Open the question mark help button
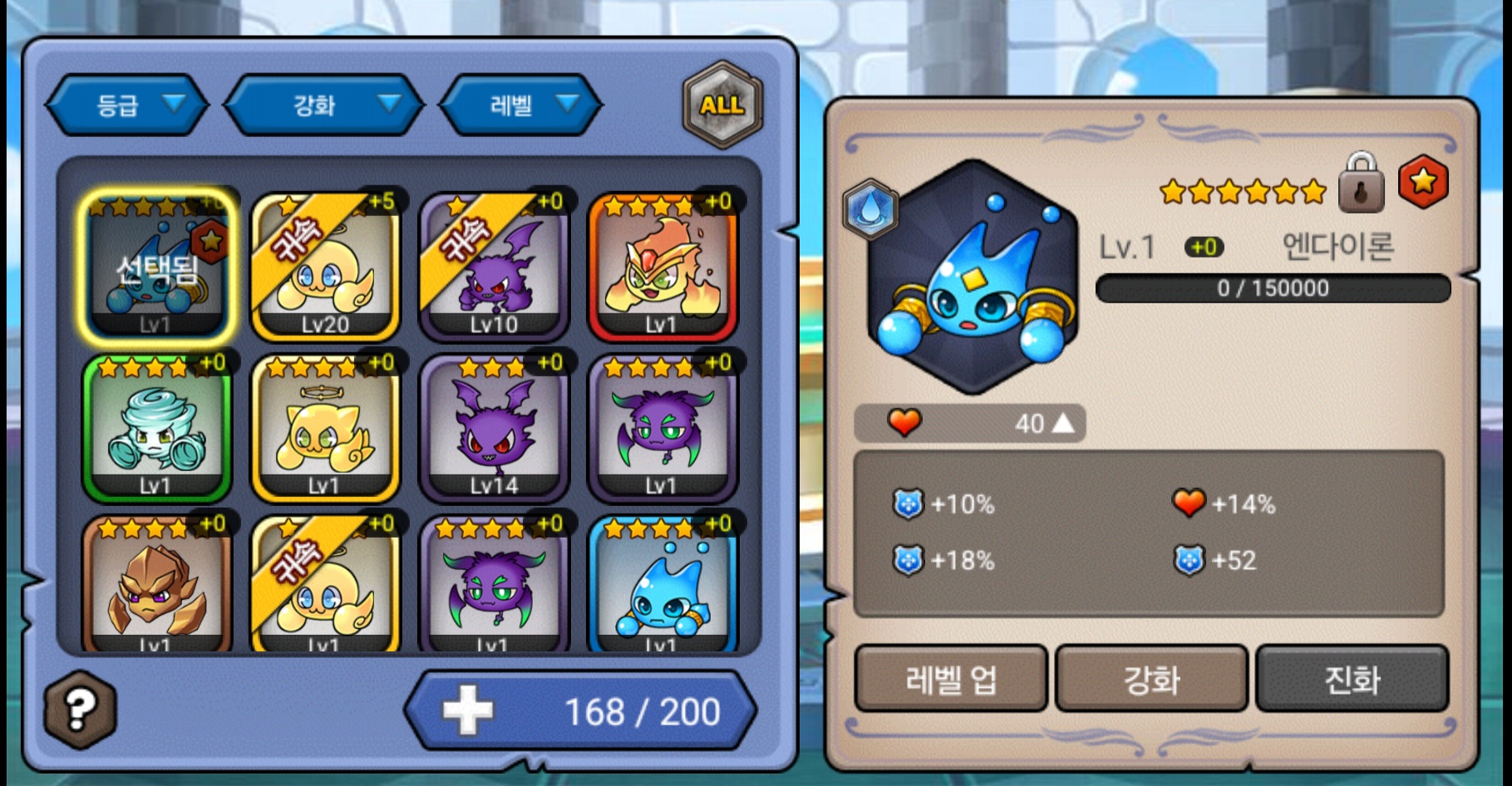1512x786 pixels. coord(80,709)
